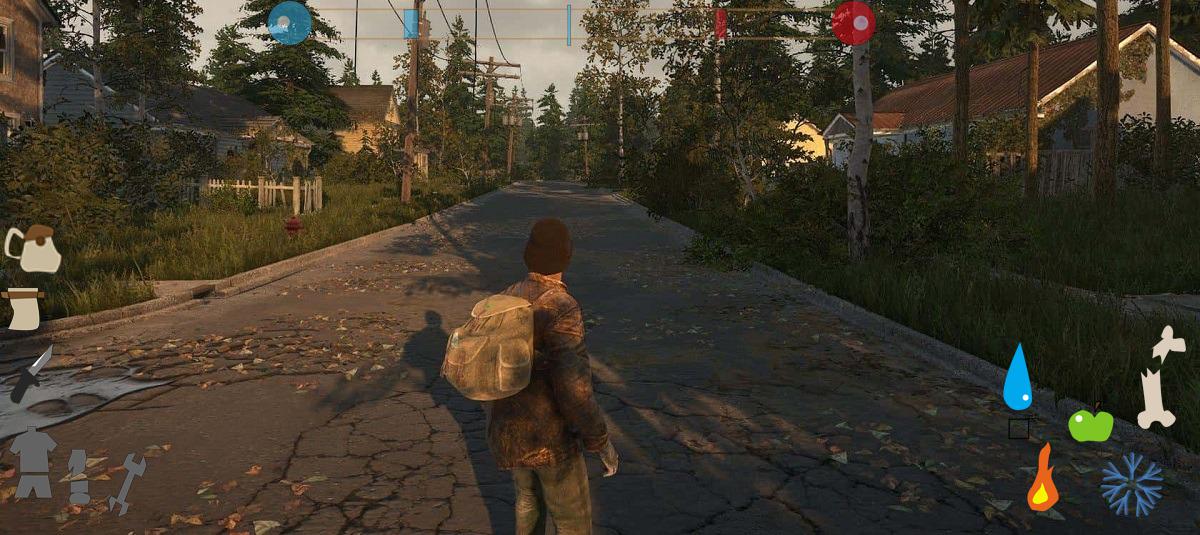Click the red circle compass marker
The image size is (1200, 535).
(853, 23)
